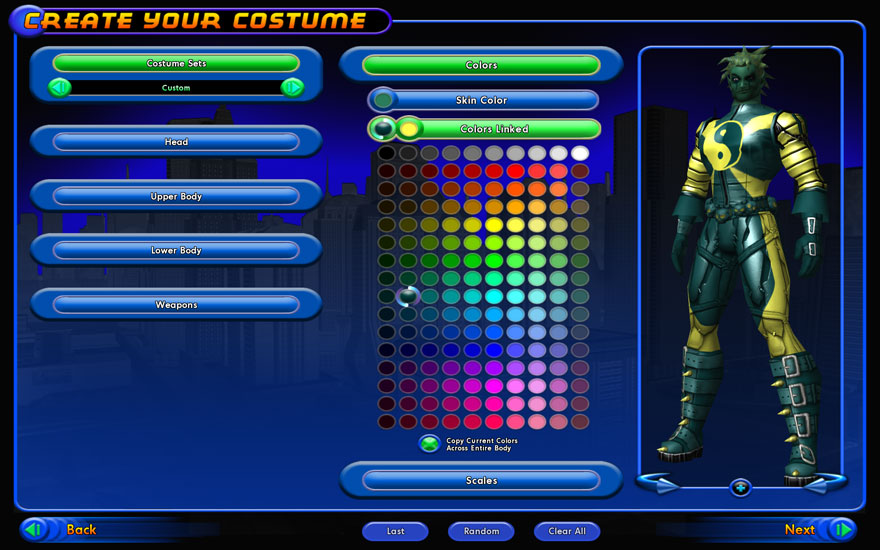Screen dimensions: 880x550
Task: Copy current colors across entire body
Action: click(x=430, y=441)
